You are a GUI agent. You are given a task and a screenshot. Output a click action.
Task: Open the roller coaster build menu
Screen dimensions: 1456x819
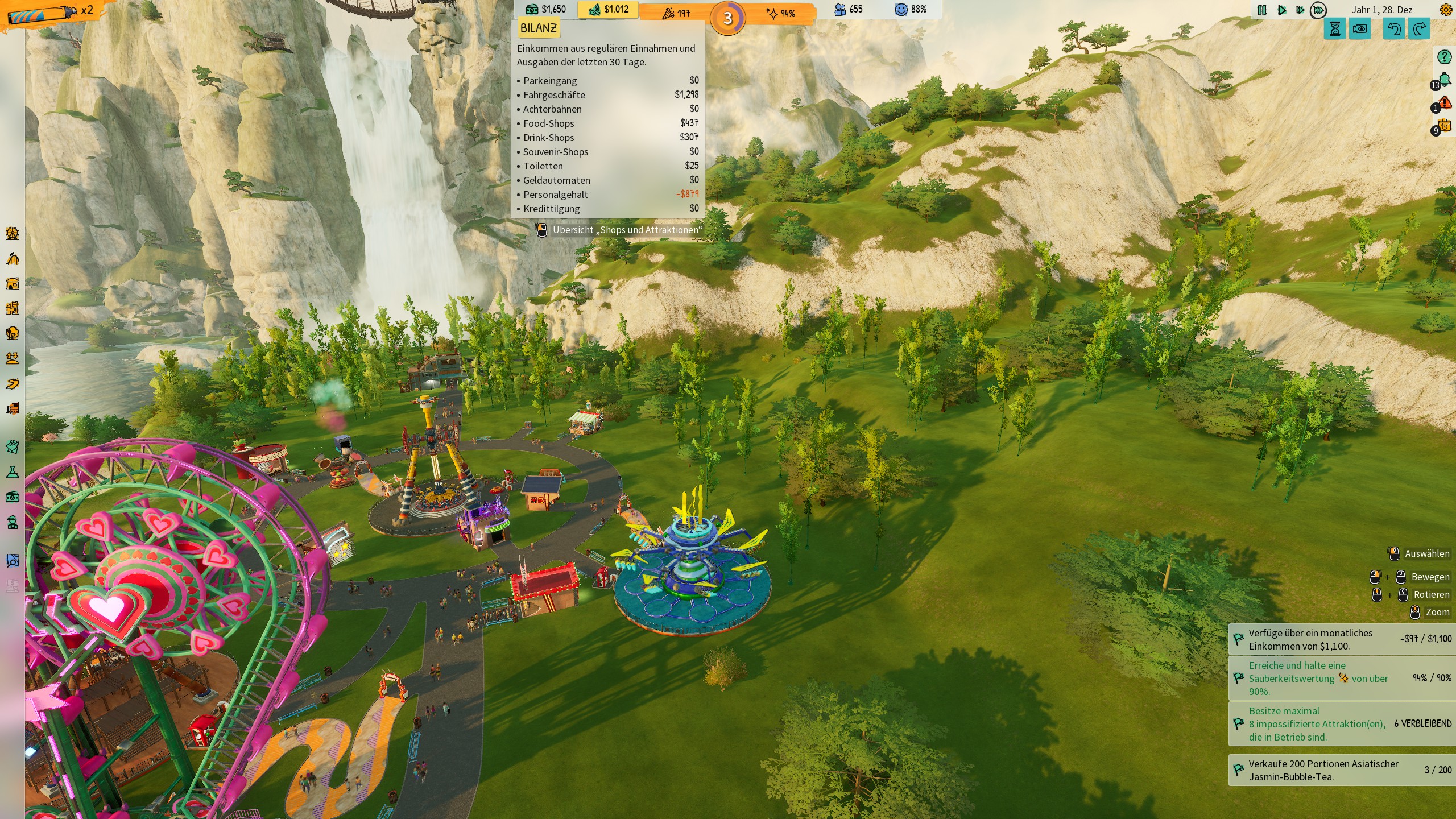coord(13,259)
